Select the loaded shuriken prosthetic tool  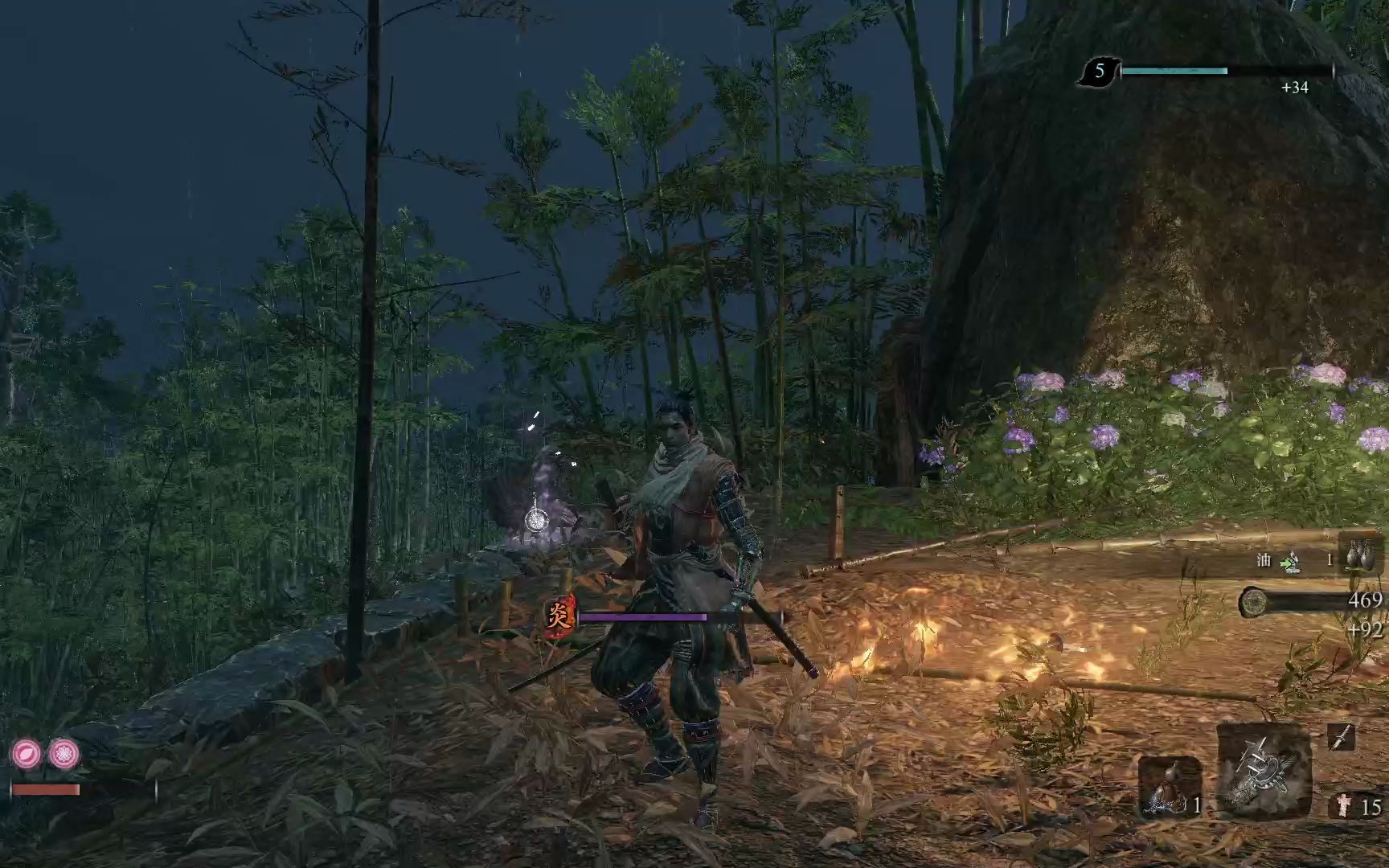[1263, 773]
